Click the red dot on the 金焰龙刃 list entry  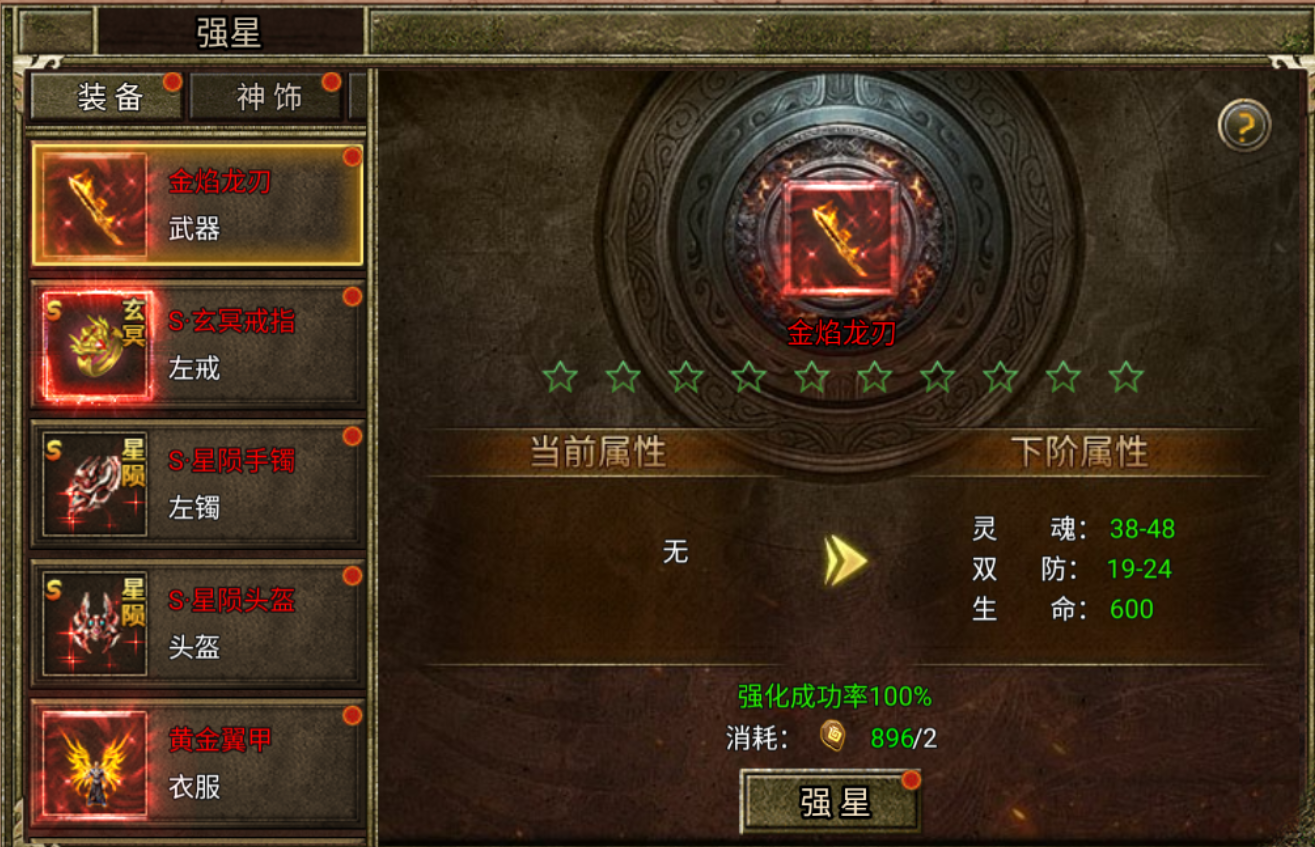352,157
